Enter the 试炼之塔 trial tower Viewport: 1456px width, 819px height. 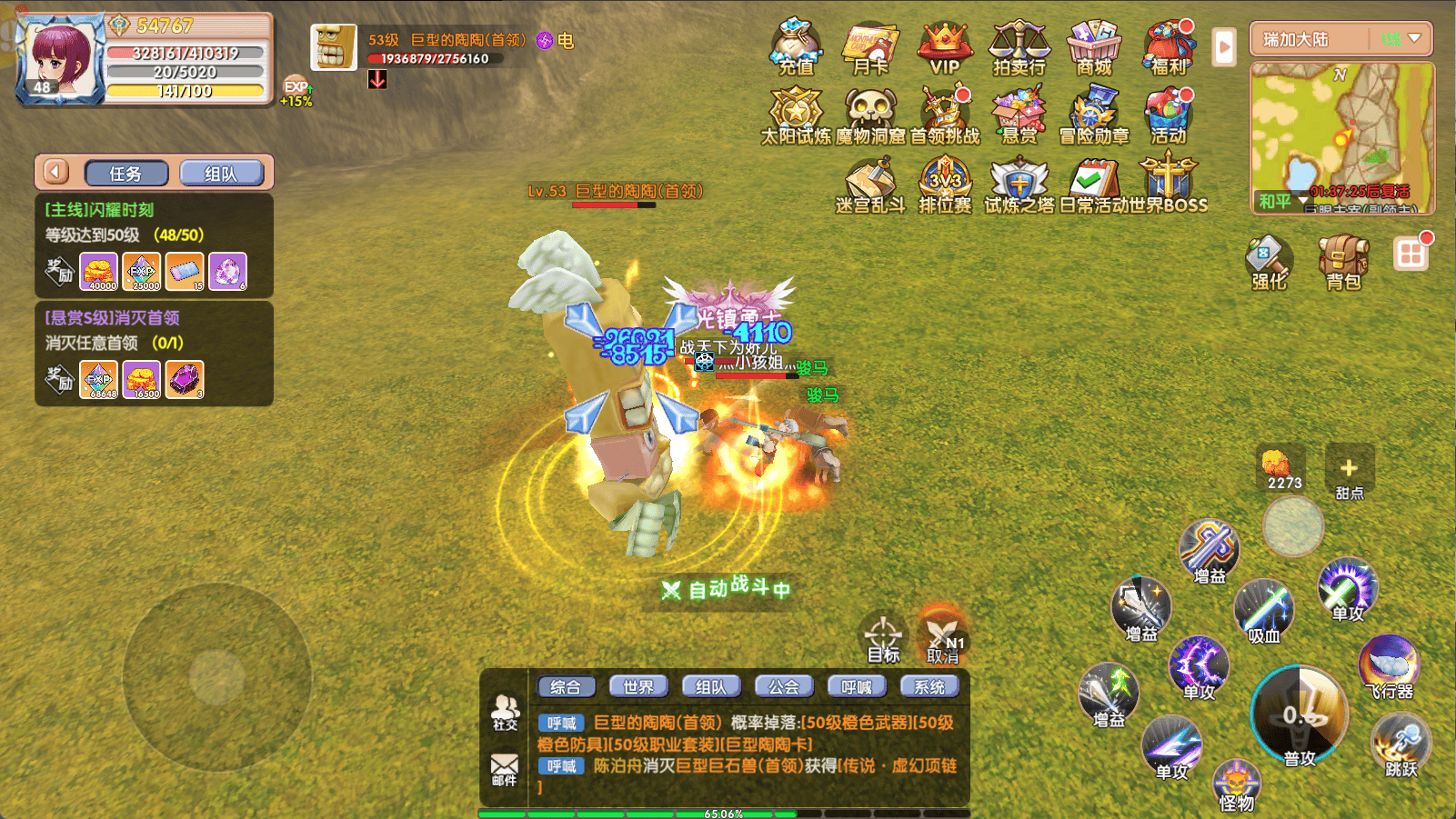pos(1019,184)
